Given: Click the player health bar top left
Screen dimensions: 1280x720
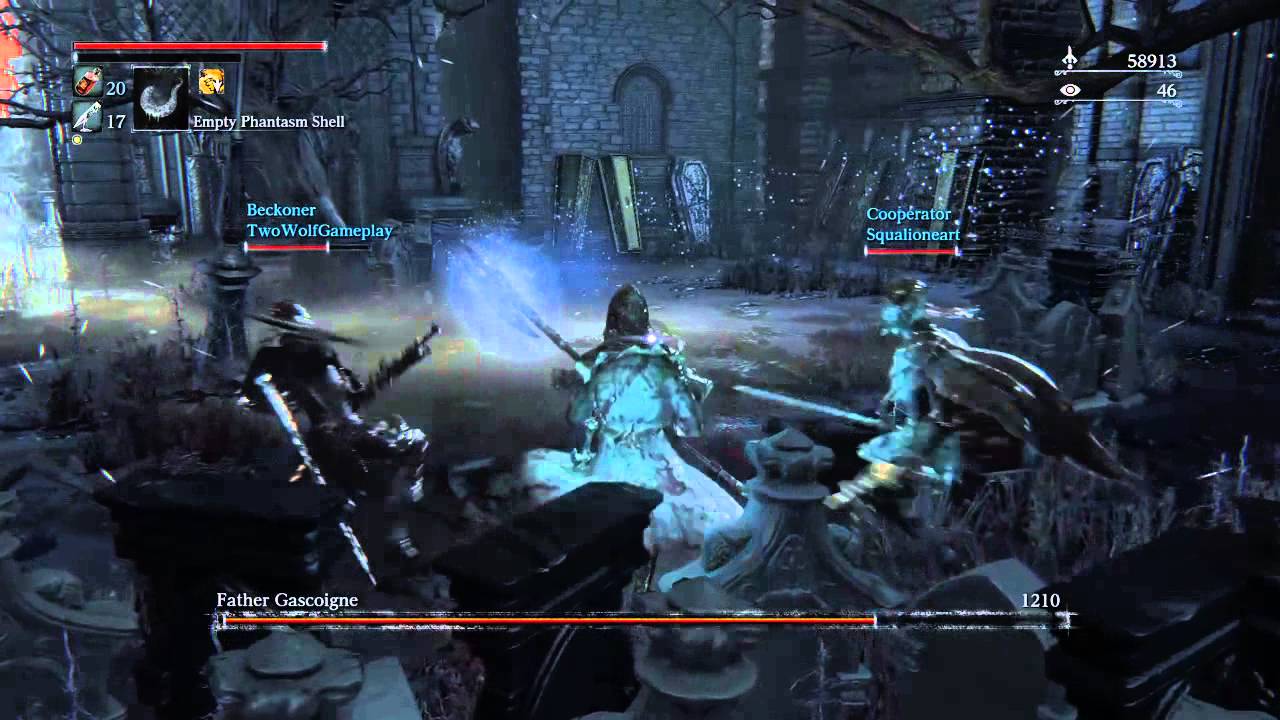Looking at the screenshot, I should click(198, 46).
